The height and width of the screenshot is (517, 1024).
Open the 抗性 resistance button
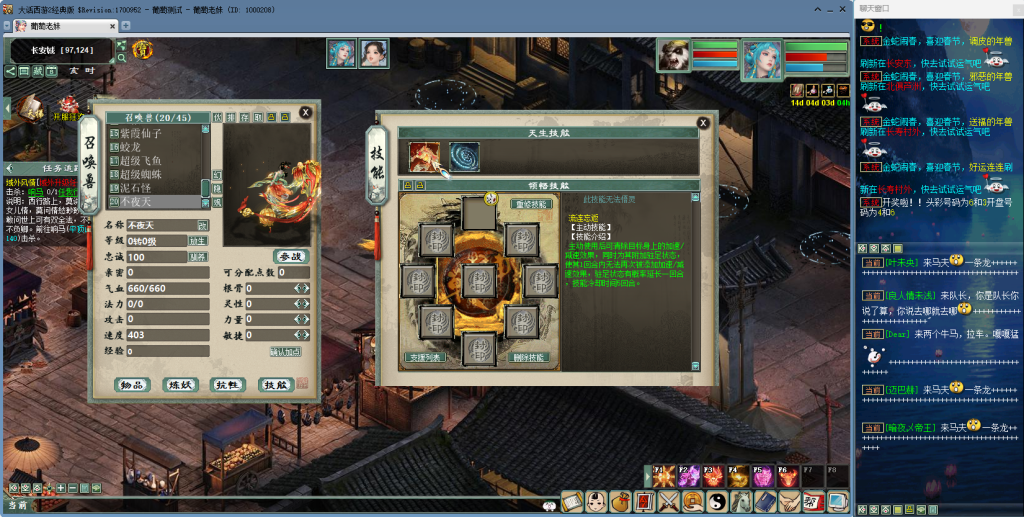pyautogui.click(x=227, y=385)
